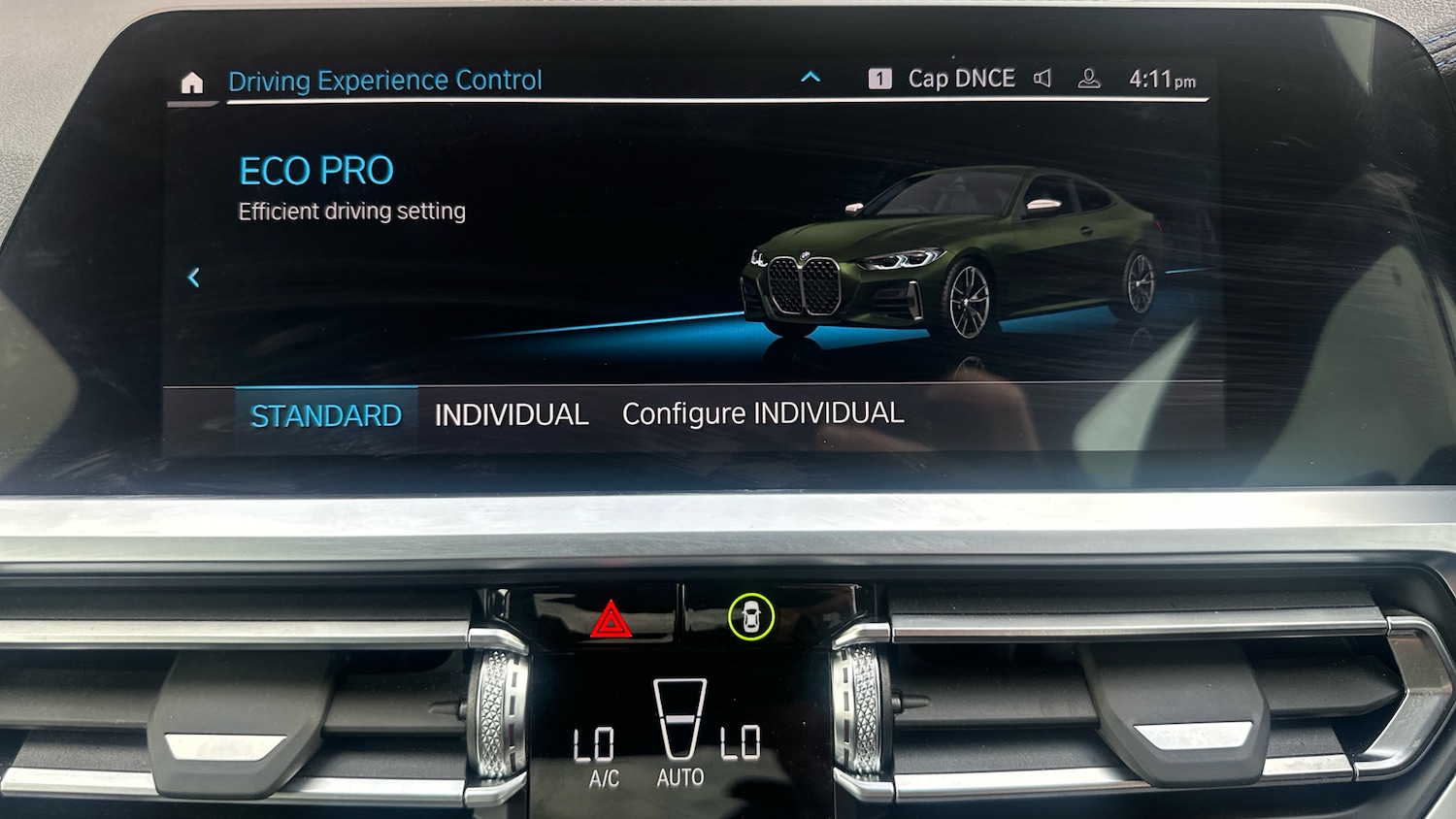Open Configure INDIVIDUAL settings

[762, 413]
